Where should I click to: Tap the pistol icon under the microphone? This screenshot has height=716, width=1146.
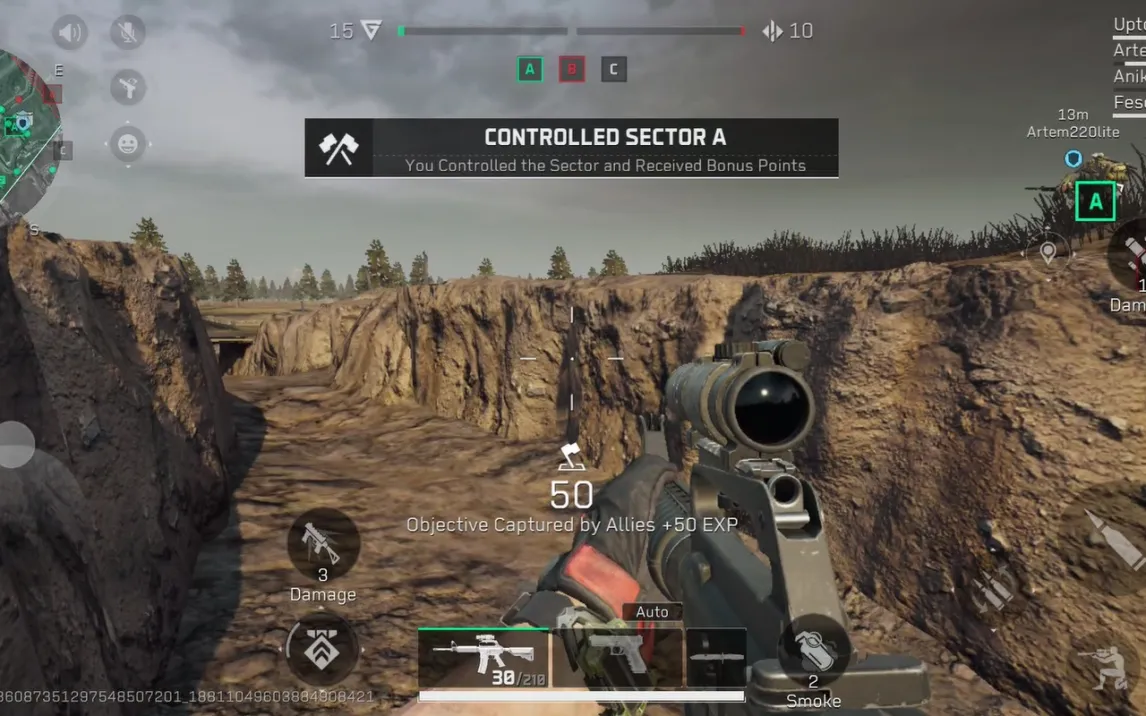click(x=128, y=88)
